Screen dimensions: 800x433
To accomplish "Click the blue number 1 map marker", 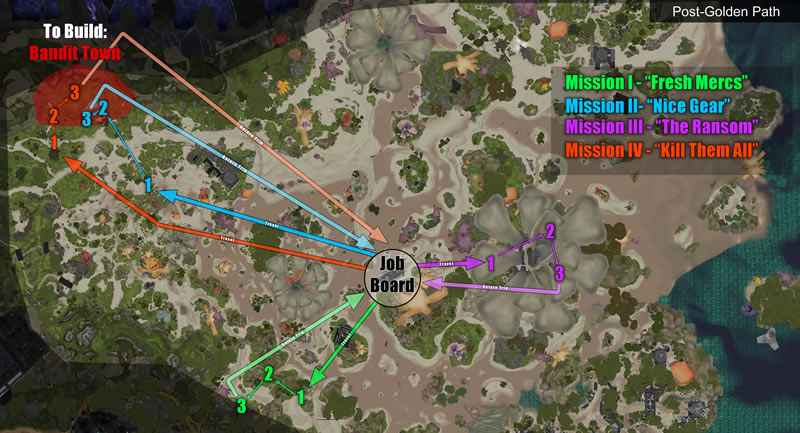I will pyautogui.click(x=147, y=185).
